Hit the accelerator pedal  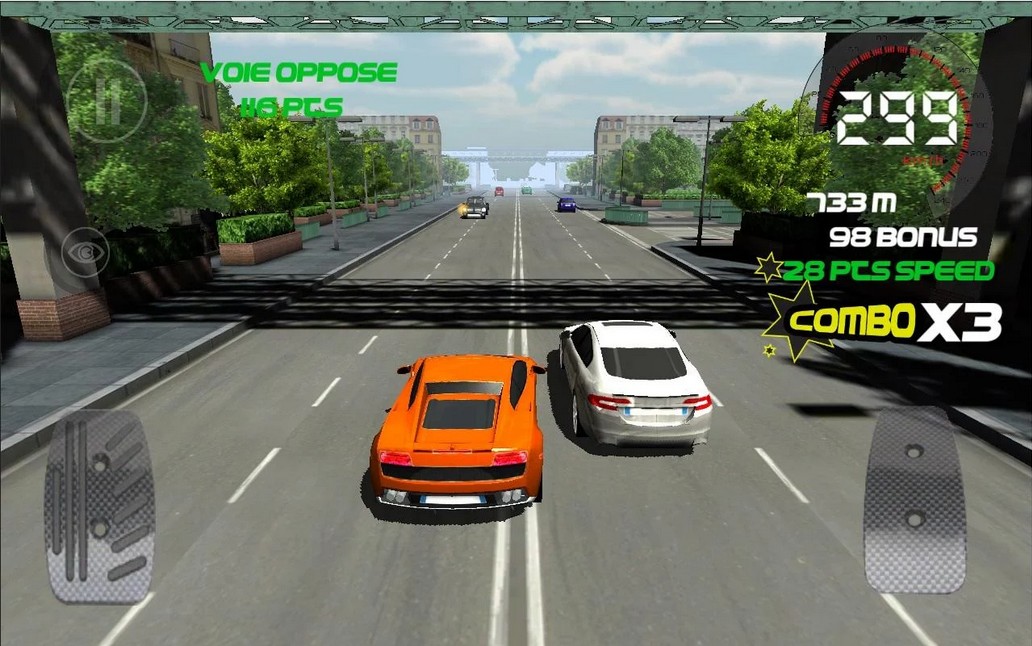click(914, 499)
